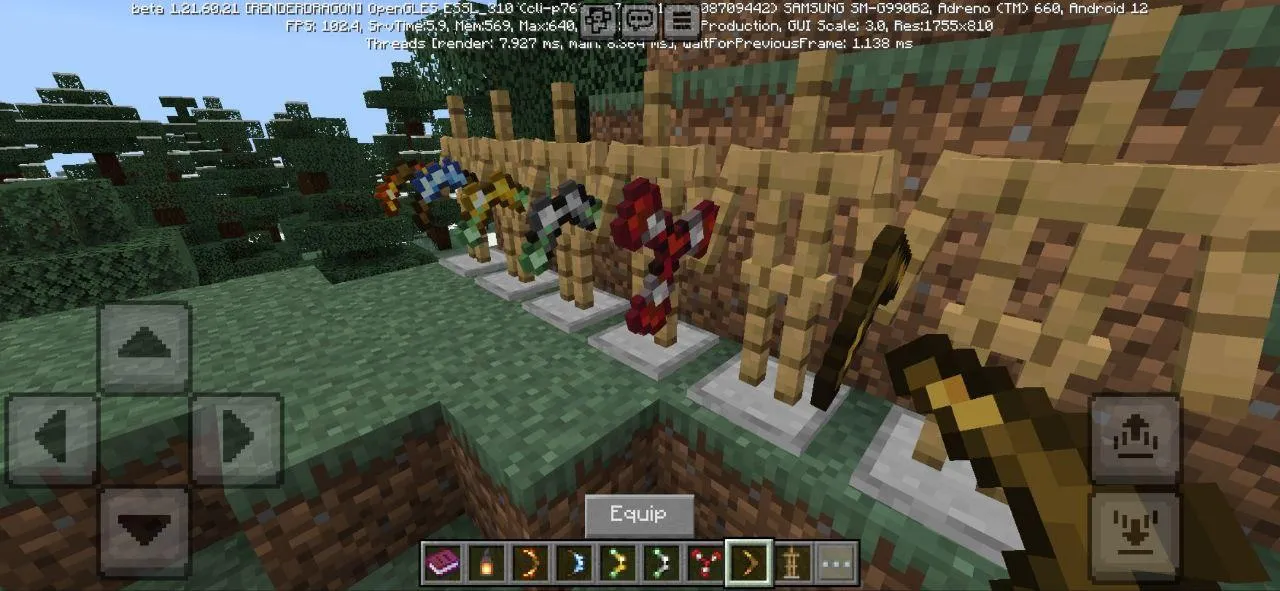
Task: Tap the jump button
Action: point(1135,438)
